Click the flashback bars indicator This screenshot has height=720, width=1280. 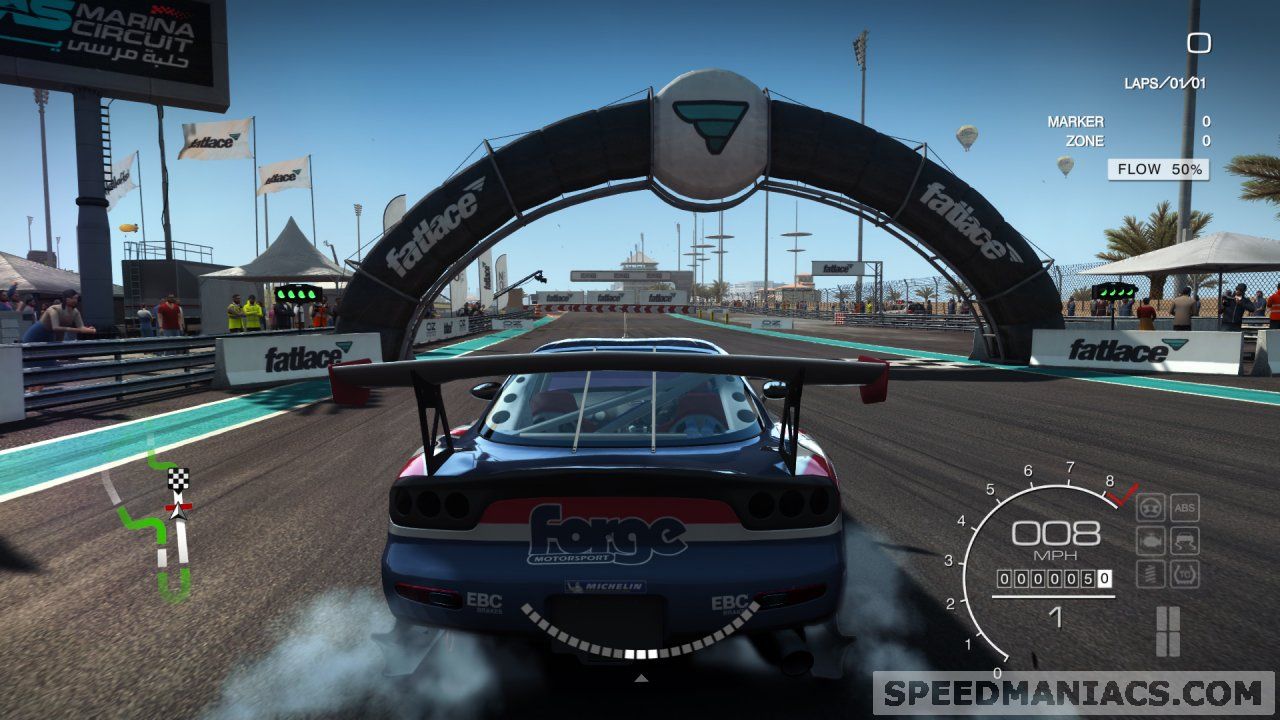click(1168, 631)
